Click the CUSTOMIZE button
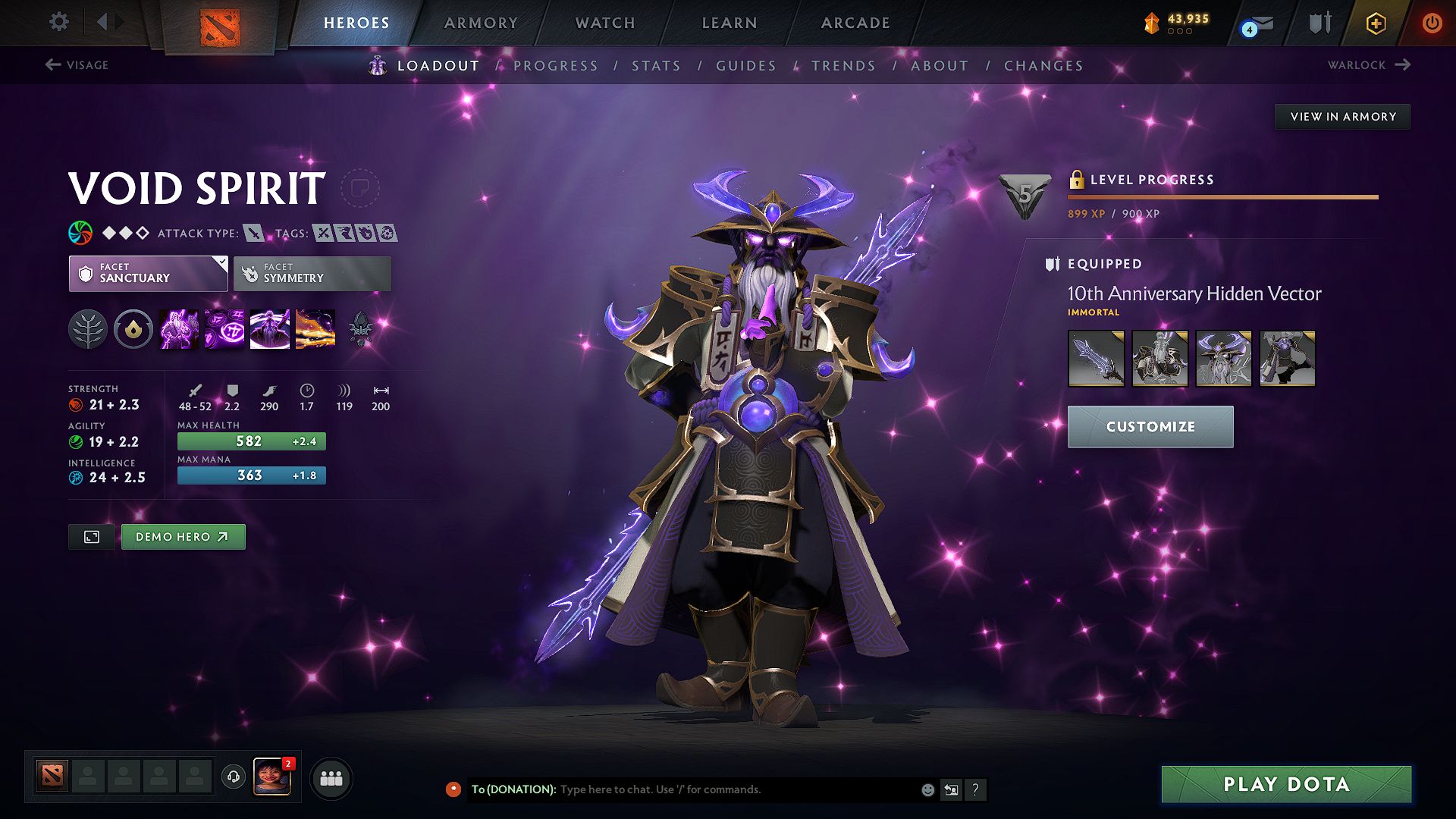This screenshot has width=1456, height=819. point(1150,426)
